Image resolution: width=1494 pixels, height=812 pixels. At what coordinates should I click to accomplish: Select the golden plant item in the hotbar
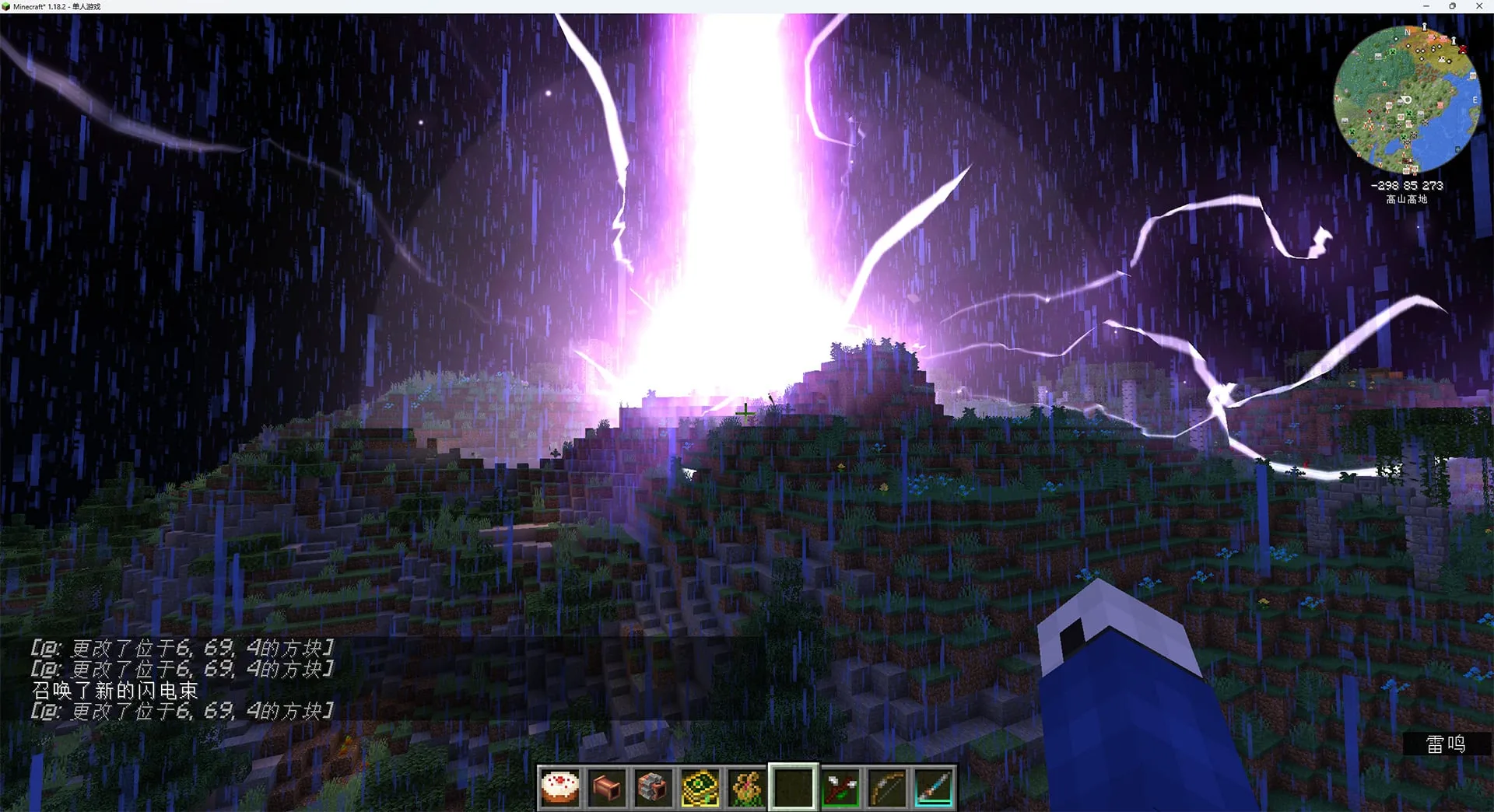[746, 788]
